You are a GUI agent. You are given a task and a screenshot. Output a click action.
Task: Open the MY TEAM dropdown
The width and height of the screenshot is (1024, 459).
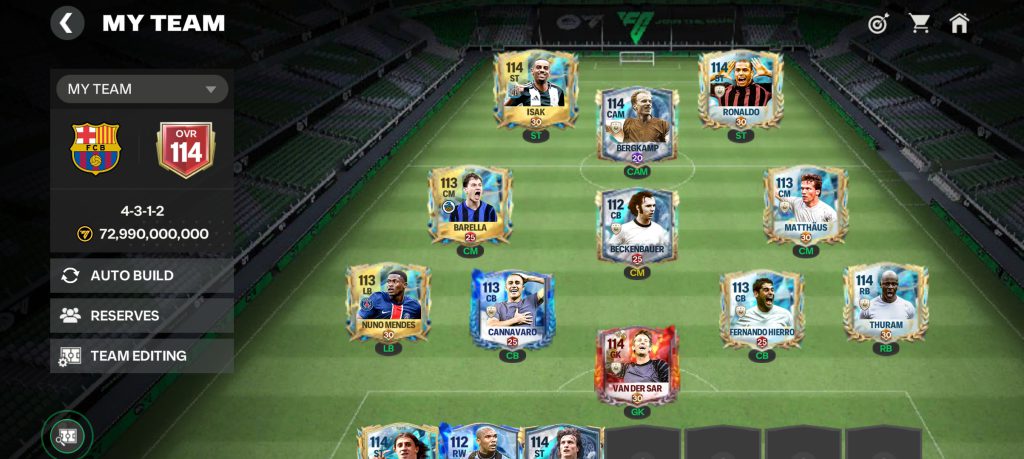[142, 89]
